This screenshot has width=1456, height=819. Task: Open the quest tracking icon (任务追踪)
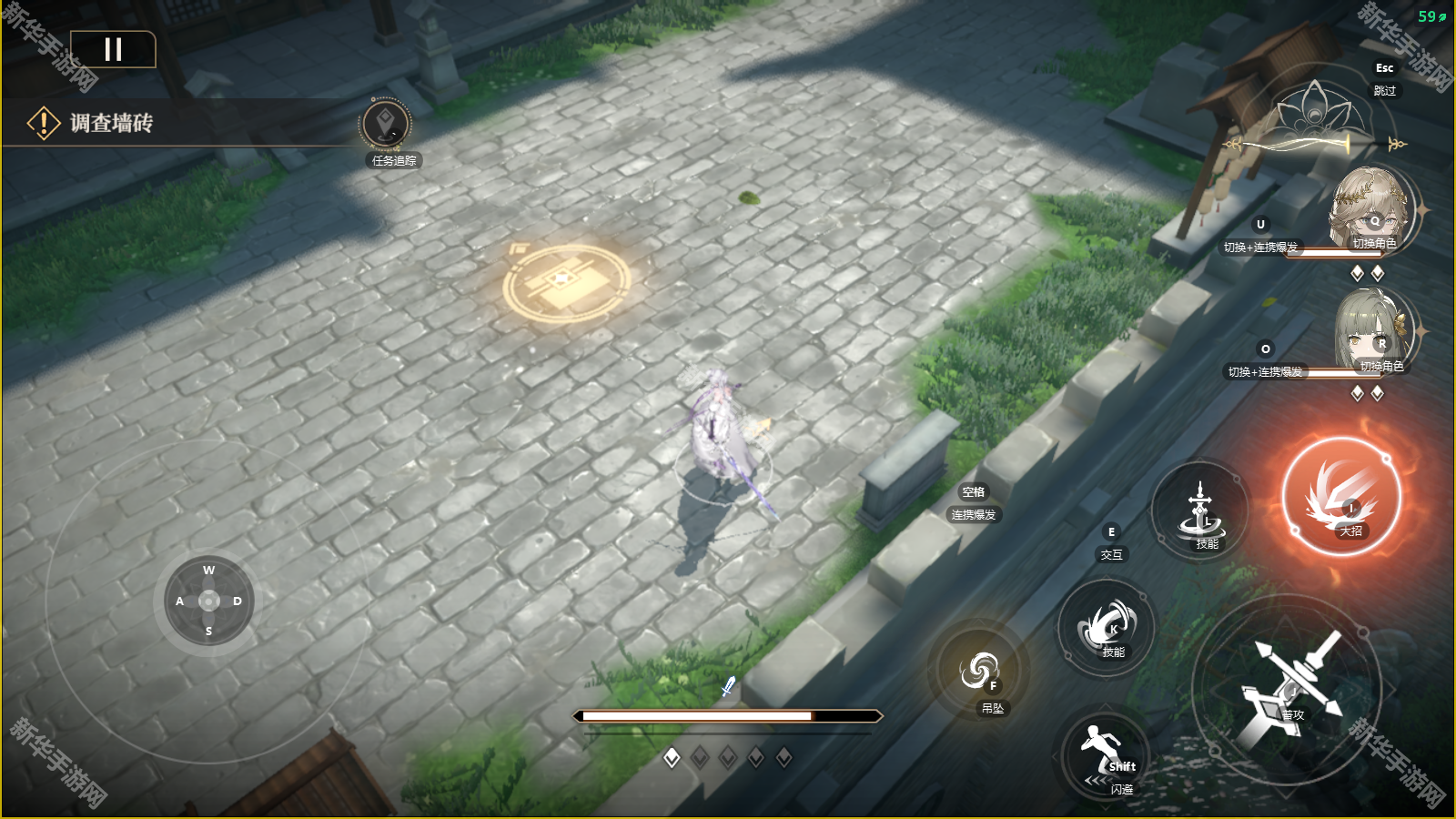pyautogui.click(x=386, y=126)
